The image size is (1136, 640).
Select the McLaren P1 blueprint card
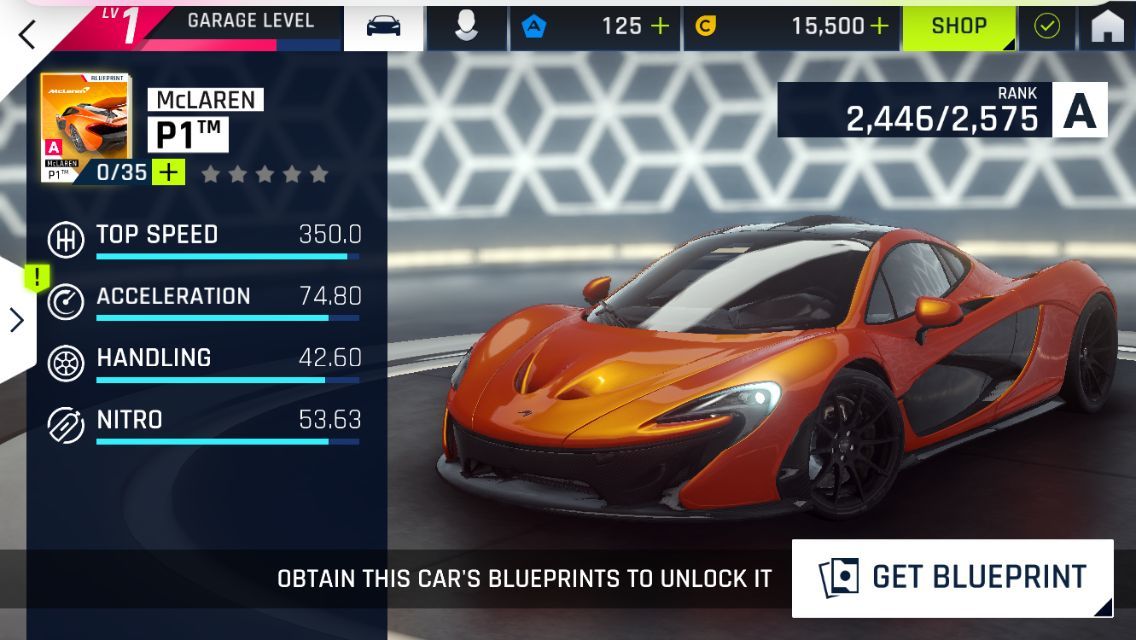(x=85, y=126)
